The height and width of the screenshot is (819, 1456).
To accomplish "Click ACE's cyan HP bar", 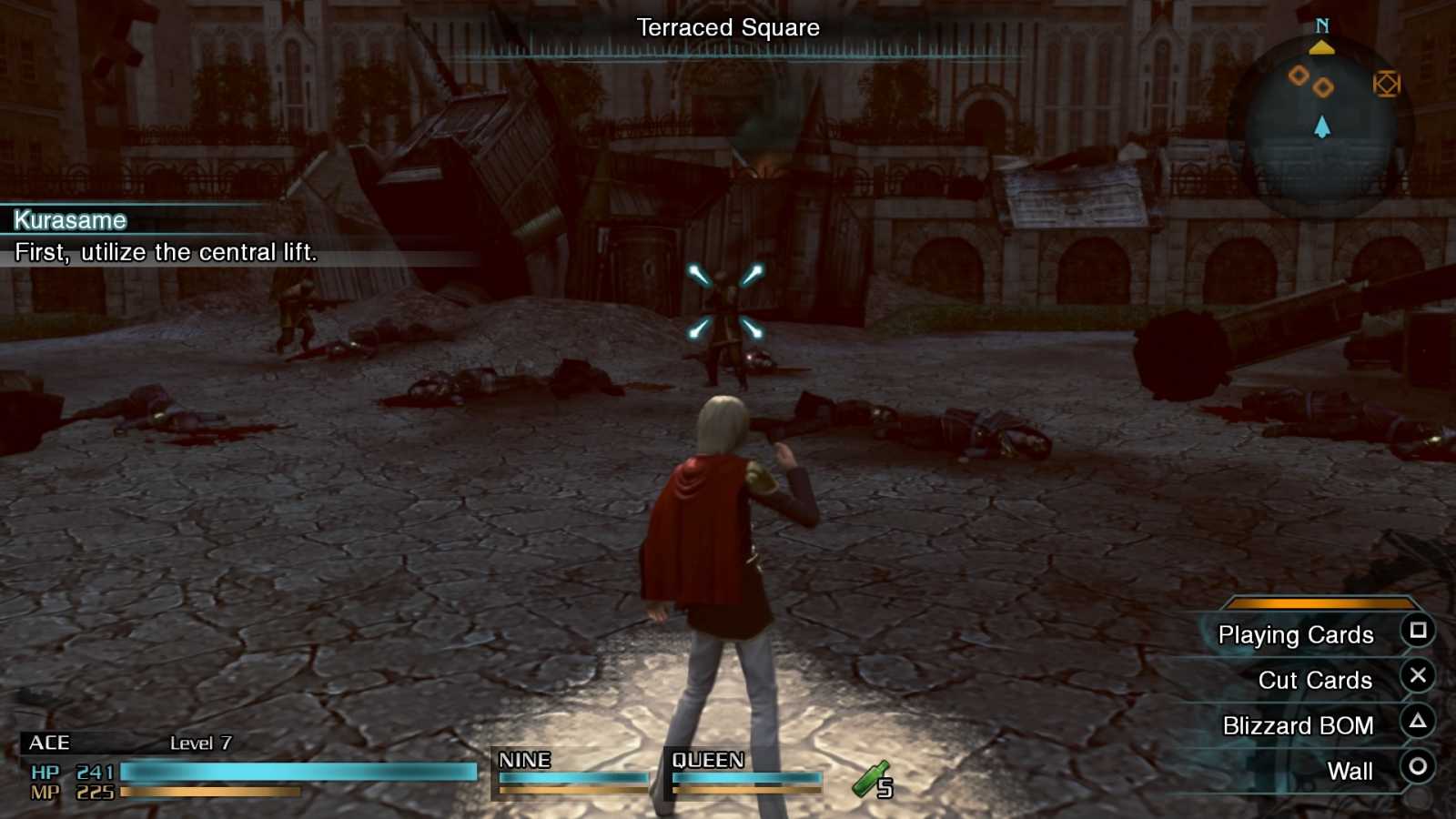I will tap(300, 772).
